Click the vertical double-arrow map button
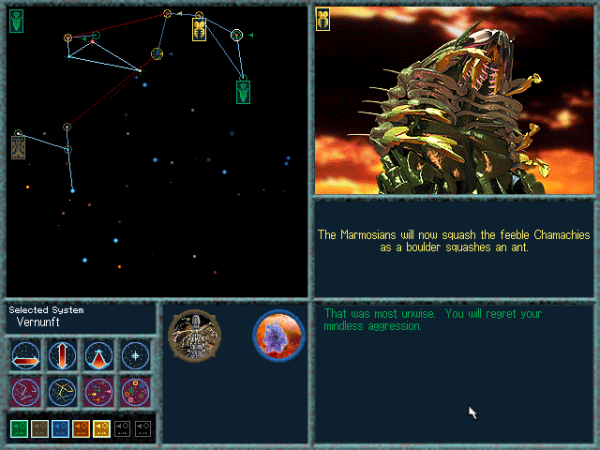The image size is (600, 450). click(x=63, y=355)
